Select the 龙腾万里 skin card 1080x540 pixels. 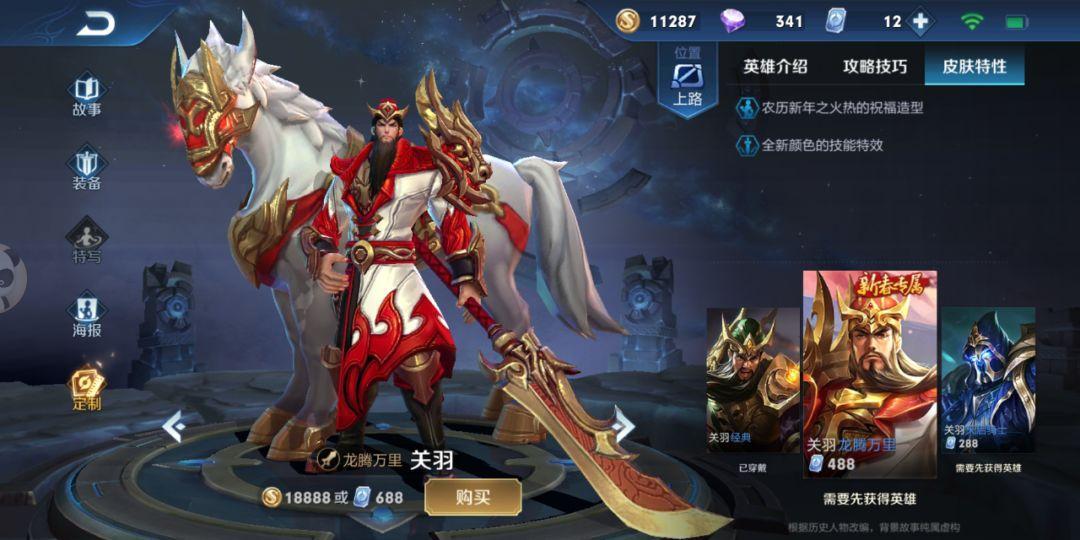point(869,370)
